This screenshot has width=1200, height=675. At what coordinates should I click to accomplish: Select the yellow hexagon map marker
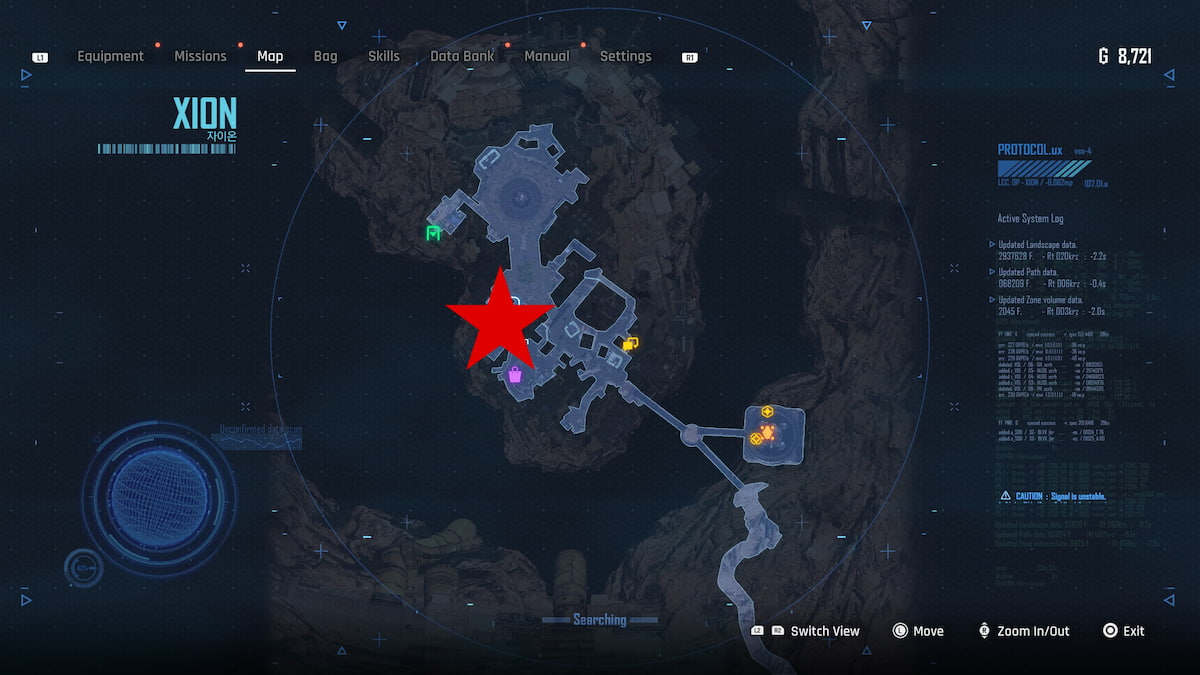point(768,411)
